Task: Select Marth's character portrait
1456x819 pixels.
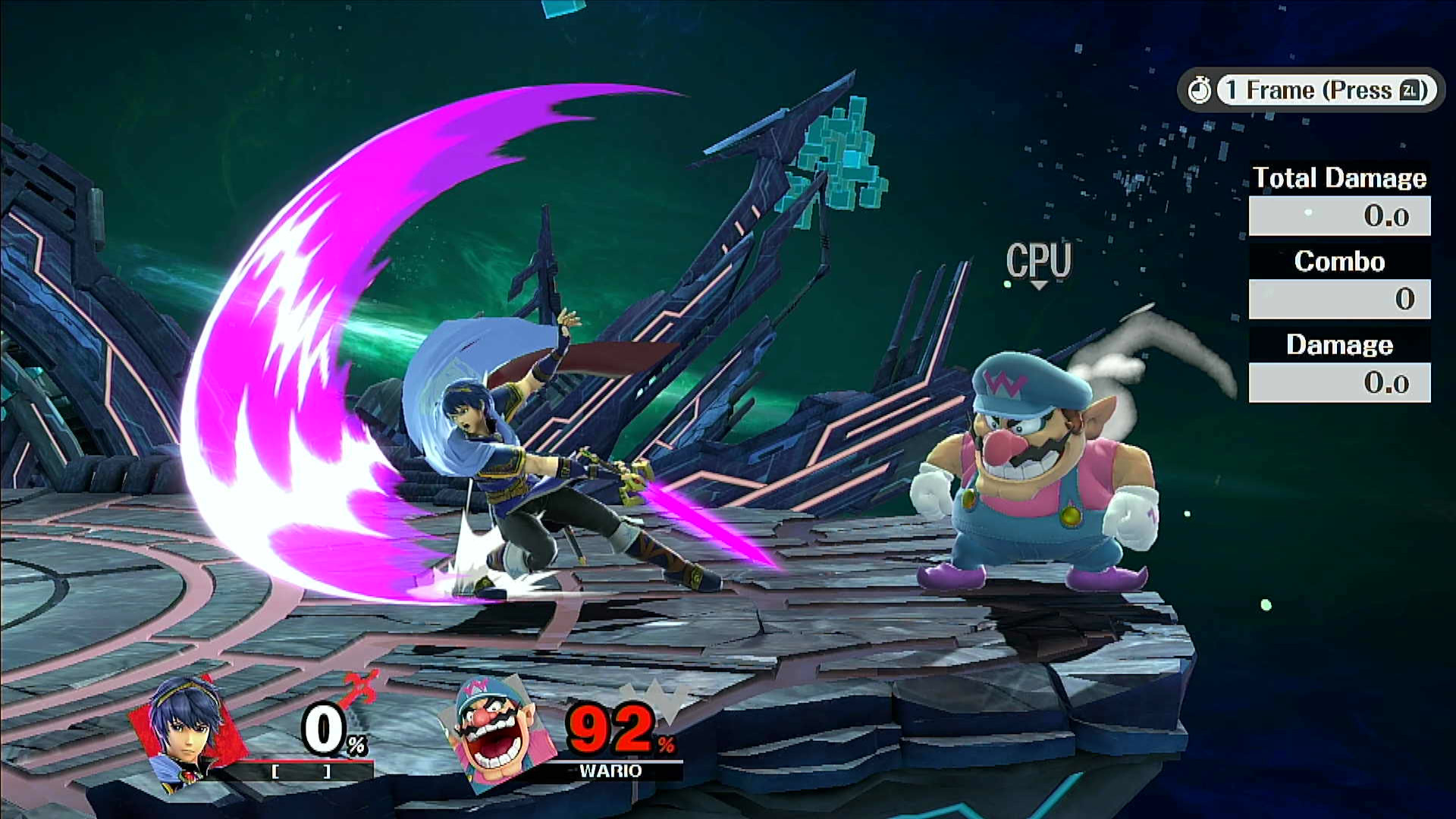Action: [x=187, y=733]
